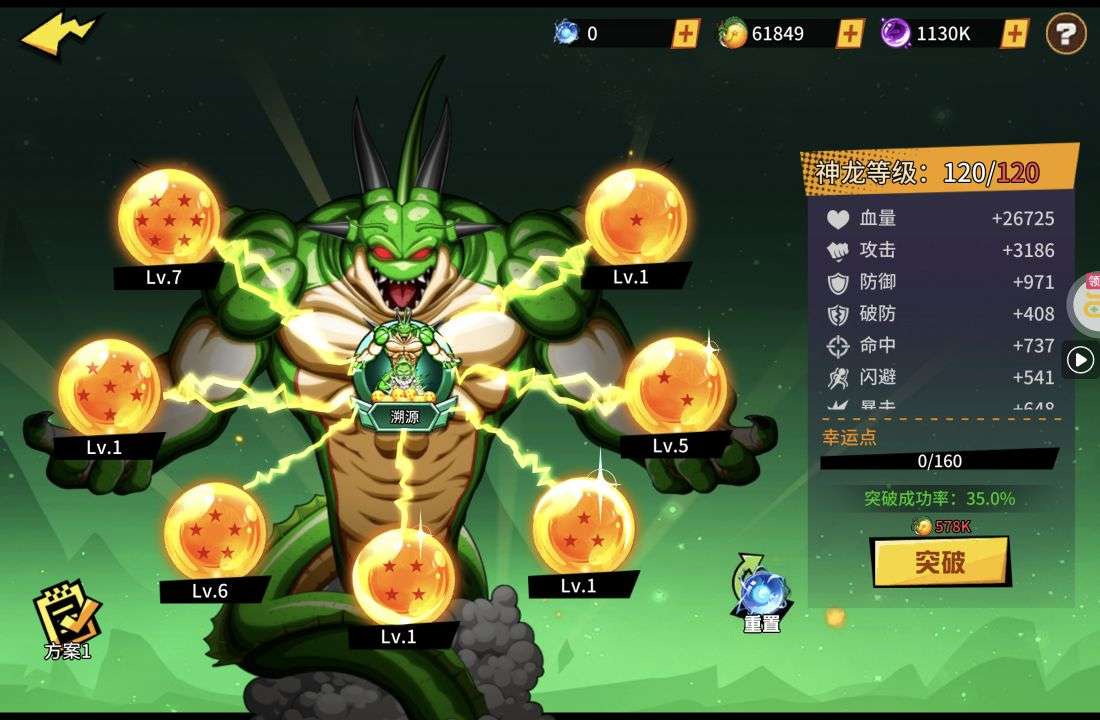Add more blue orb currency
Screen dimensions: 1100x720
point(685,33)
